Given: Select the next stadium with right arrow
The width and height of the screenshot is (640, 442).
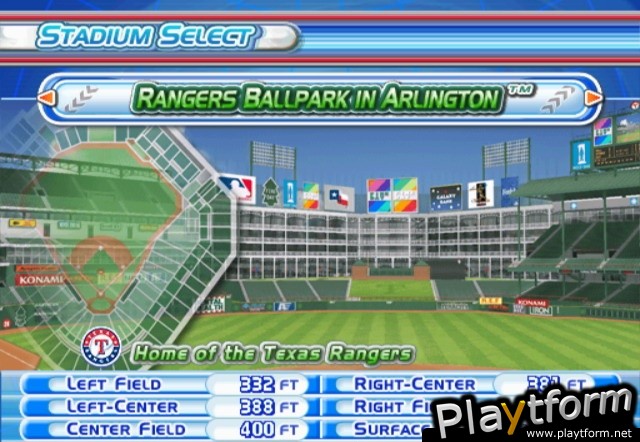Looking at the screenshot, I should [593, 98].
